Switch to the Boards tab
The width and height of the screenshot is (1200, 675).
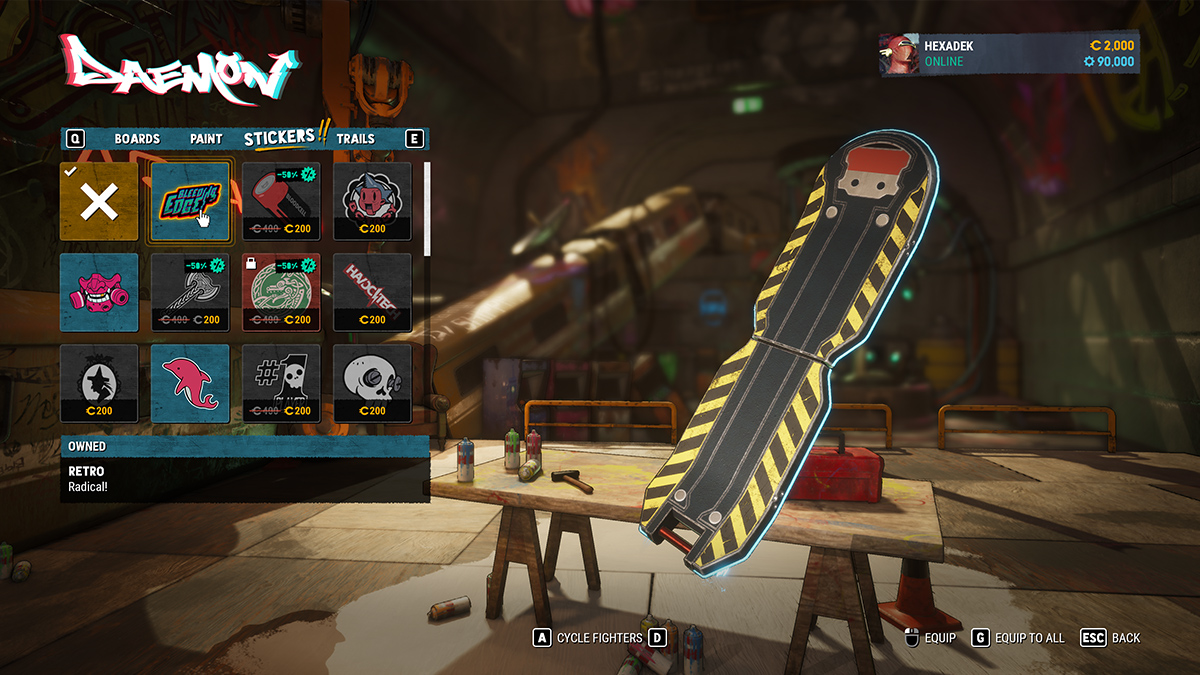[137, 139]
